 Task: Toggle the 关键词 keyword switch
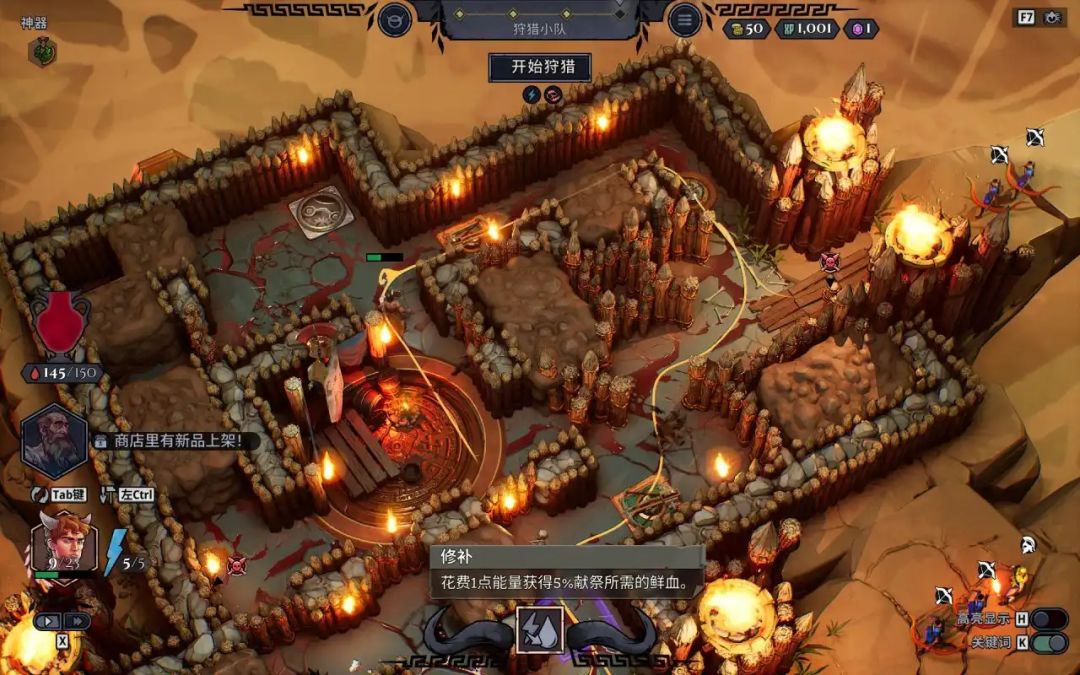point(1048,643)
